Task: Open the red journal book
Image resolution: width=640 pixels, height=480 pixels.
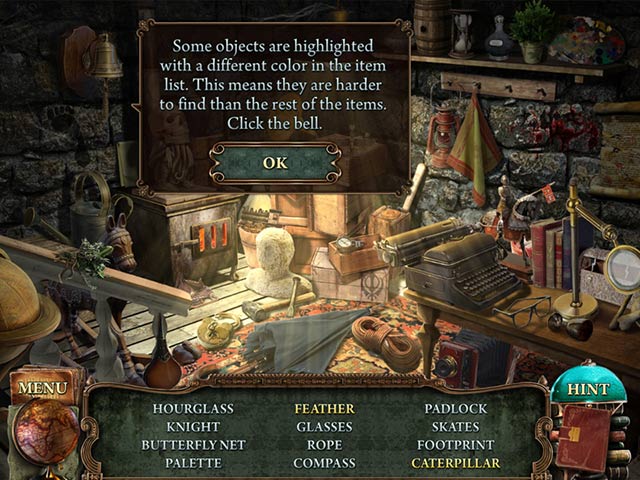Action: pyautogui.click(x=583, y=437)
